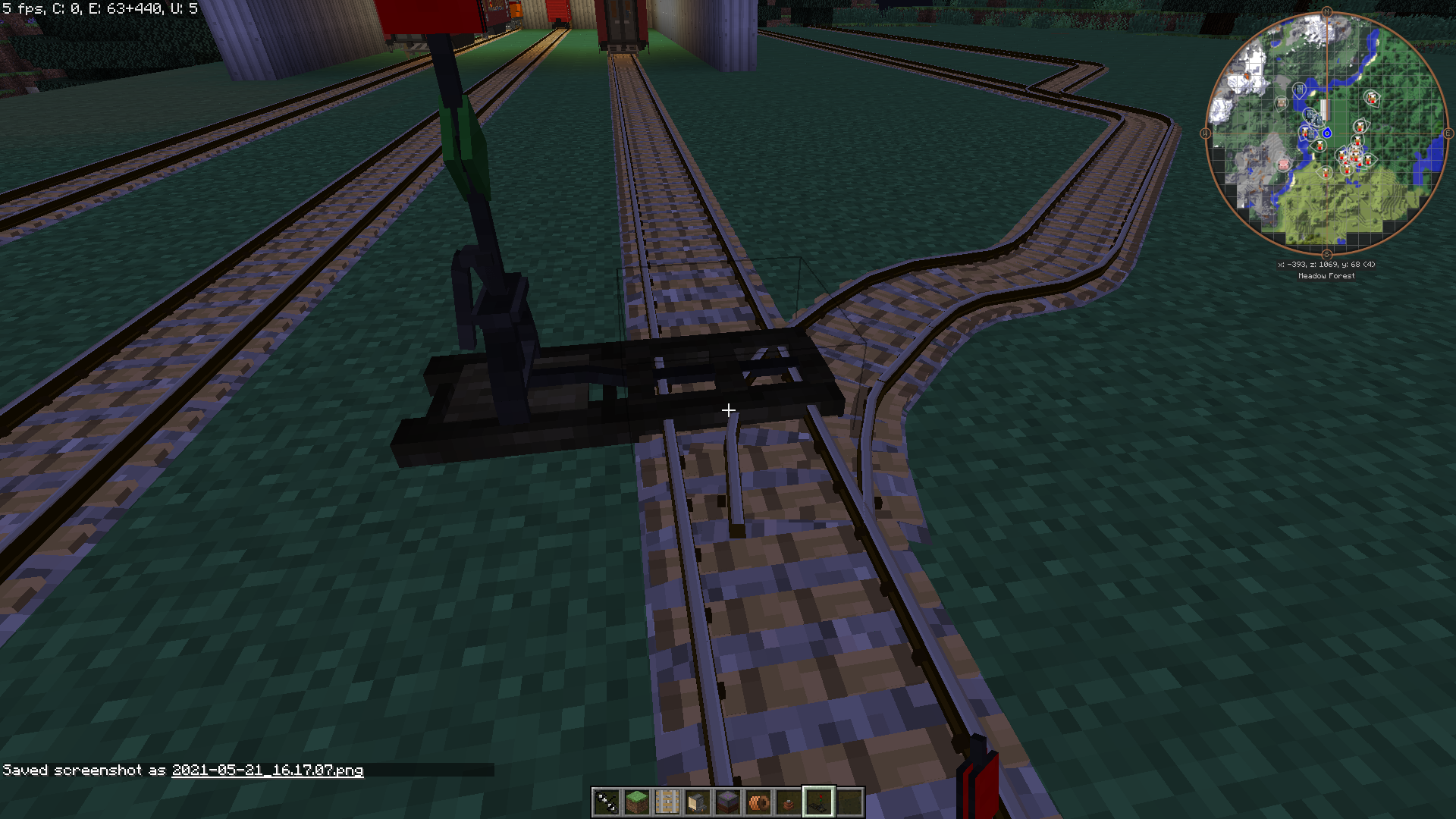Select the cast iron hopper machine in the hotbar
This screenshot has width=1456, height=819.
(x=697, y=801)
